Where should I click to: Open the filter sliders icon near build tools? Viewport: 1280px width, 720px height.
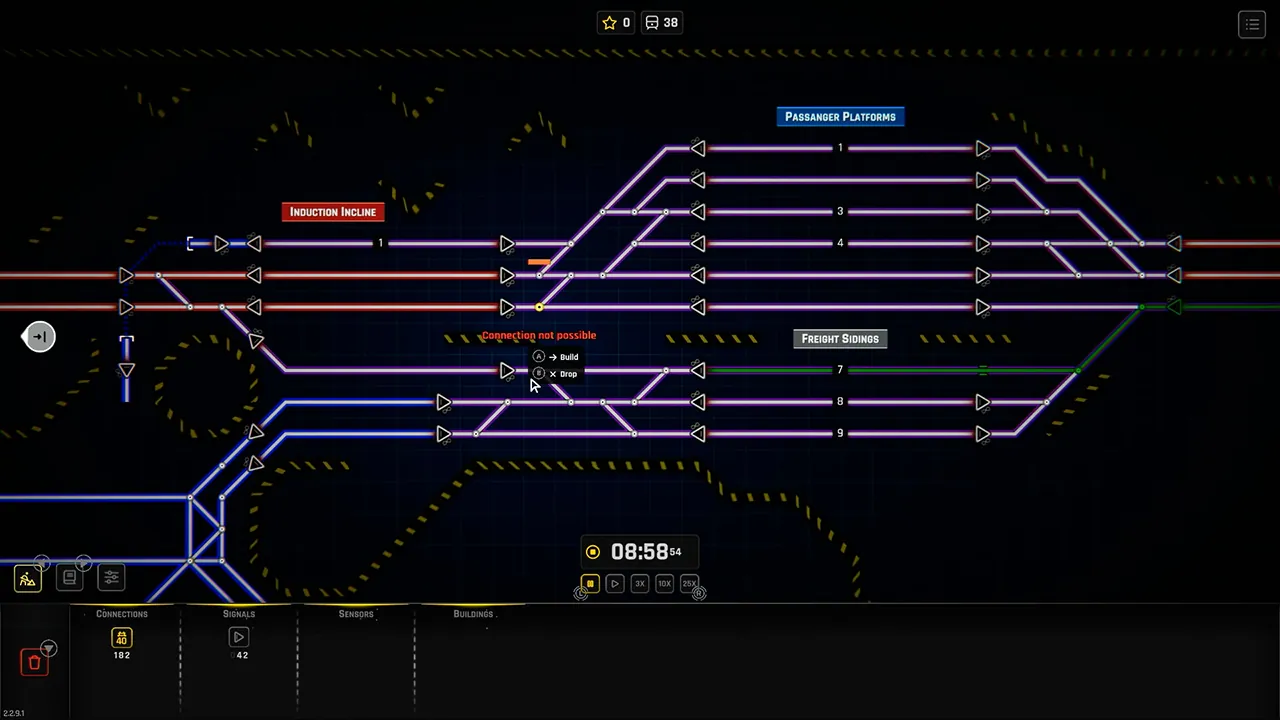pos(111,577)
